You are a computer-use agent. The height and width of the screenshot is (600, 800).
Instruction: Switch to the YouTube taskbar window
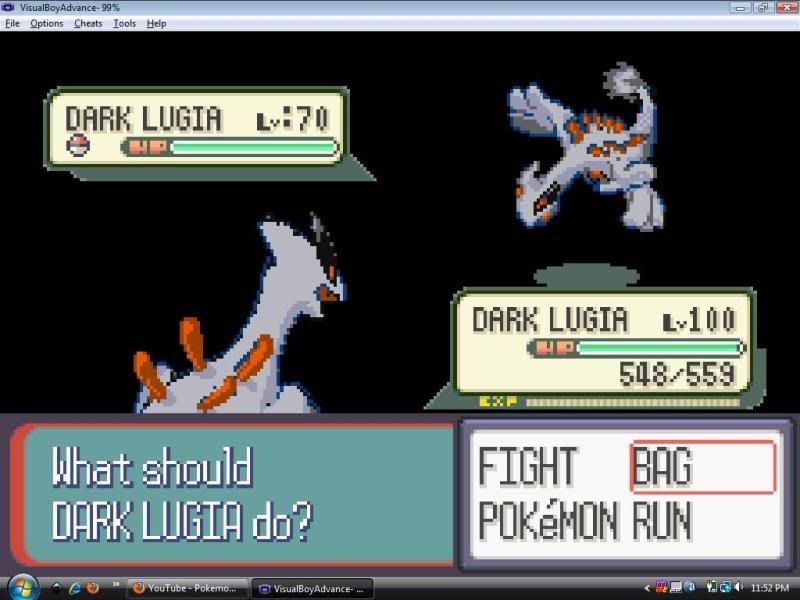pyautogui.click(x=185, y=588)
